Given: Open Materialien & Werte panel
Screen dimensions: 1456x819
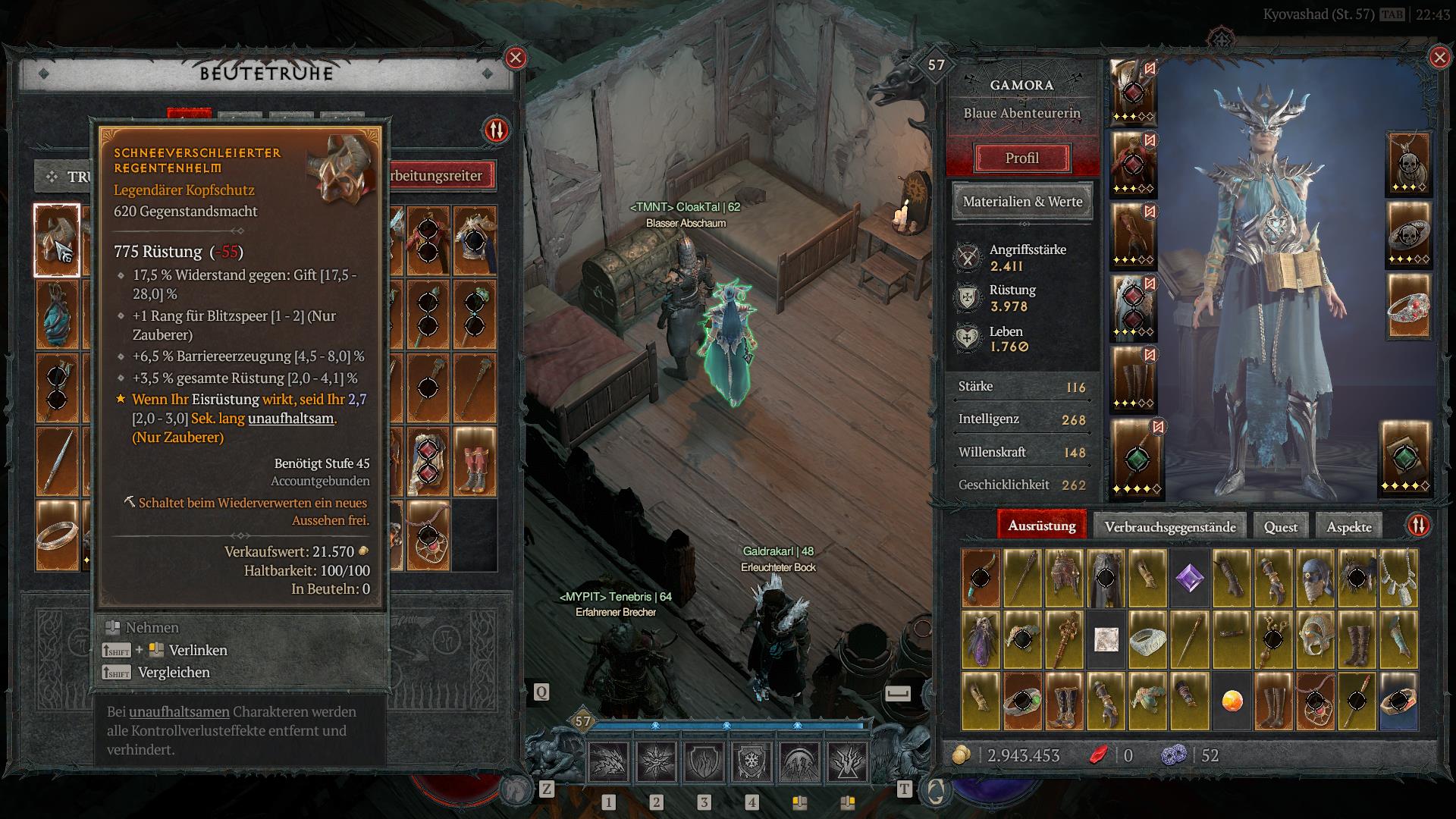Looking at the screenshot, I should click(x=1022, y=202).
